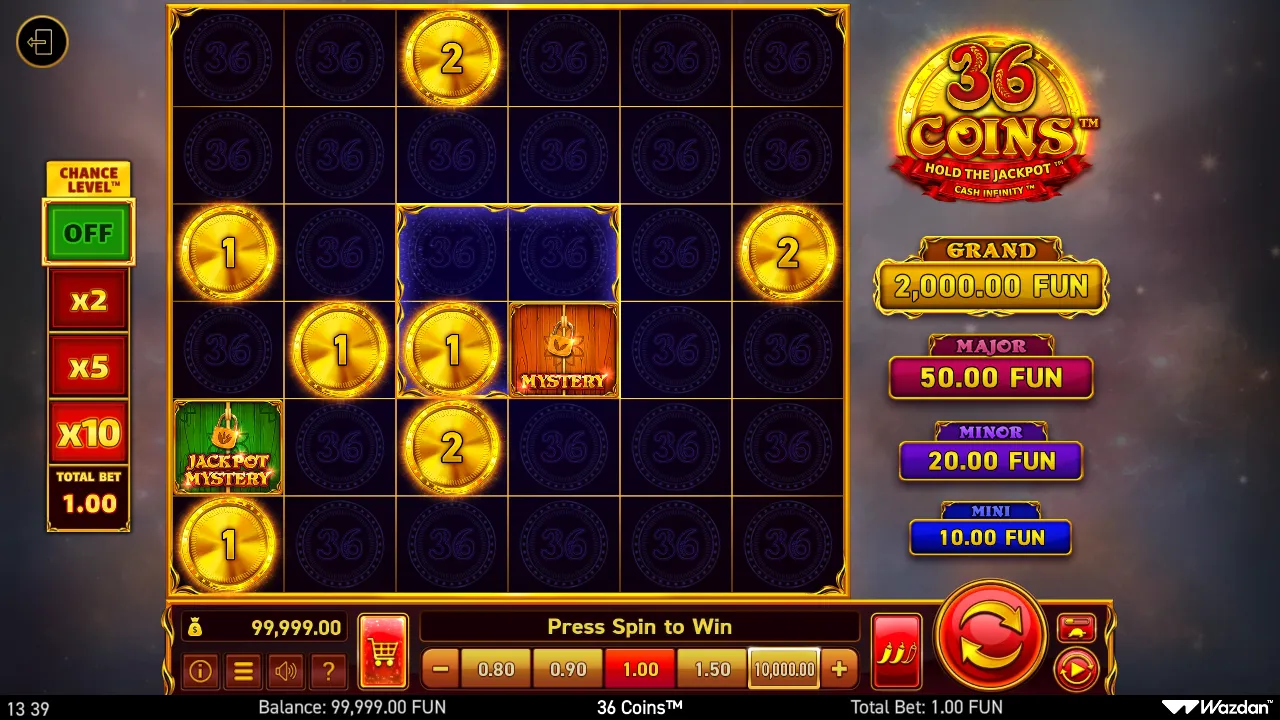1280x720 pixels.
Task: Enable the x2 chance level
Action: (88, 299)
